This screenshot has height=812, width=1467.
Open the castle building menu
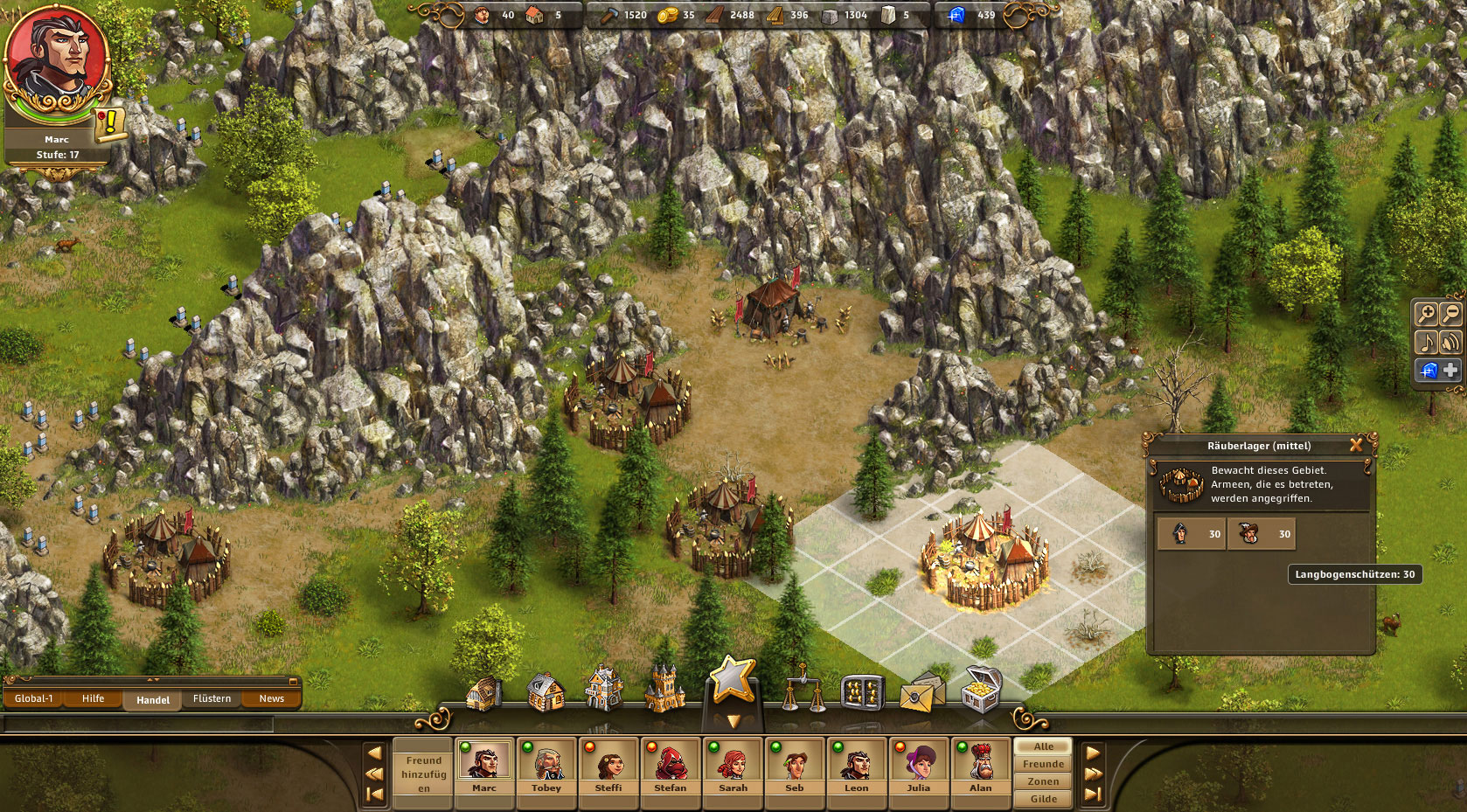point(664,691)
